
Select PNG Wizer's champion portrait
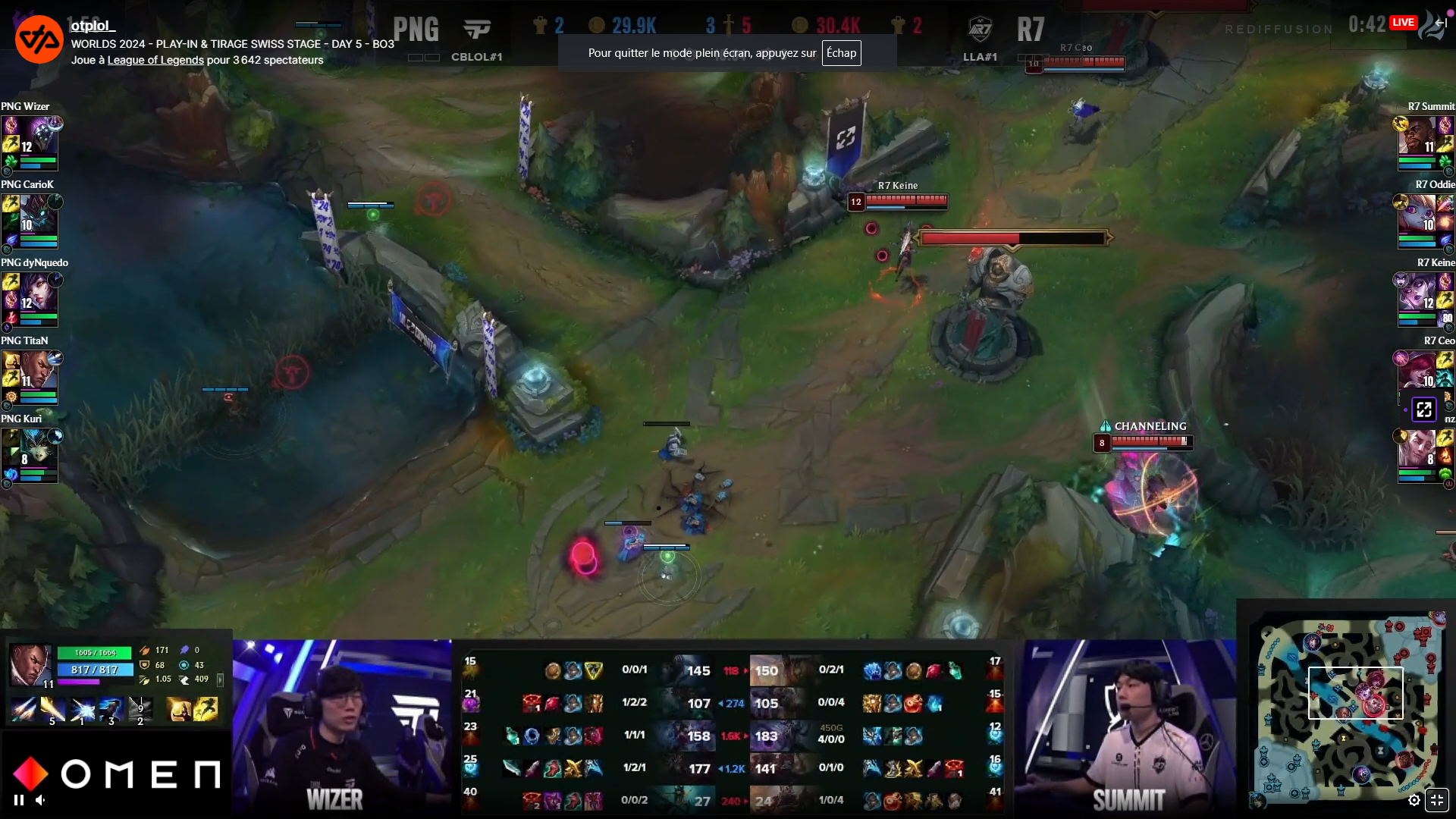[39, 136]
